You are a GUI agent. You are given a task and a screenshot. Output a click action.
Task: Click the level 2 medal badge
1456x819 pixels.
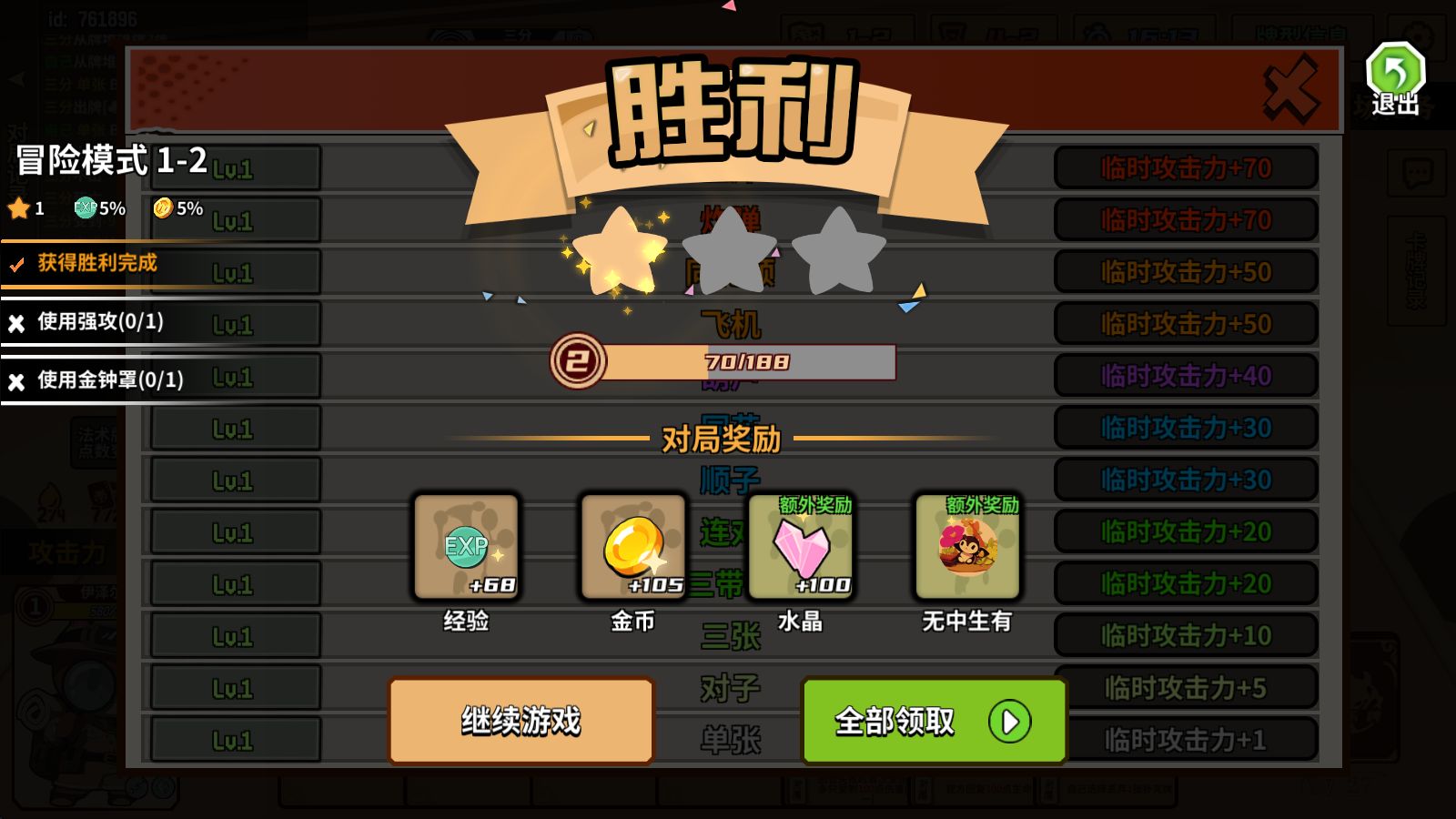tap(580, 361)
